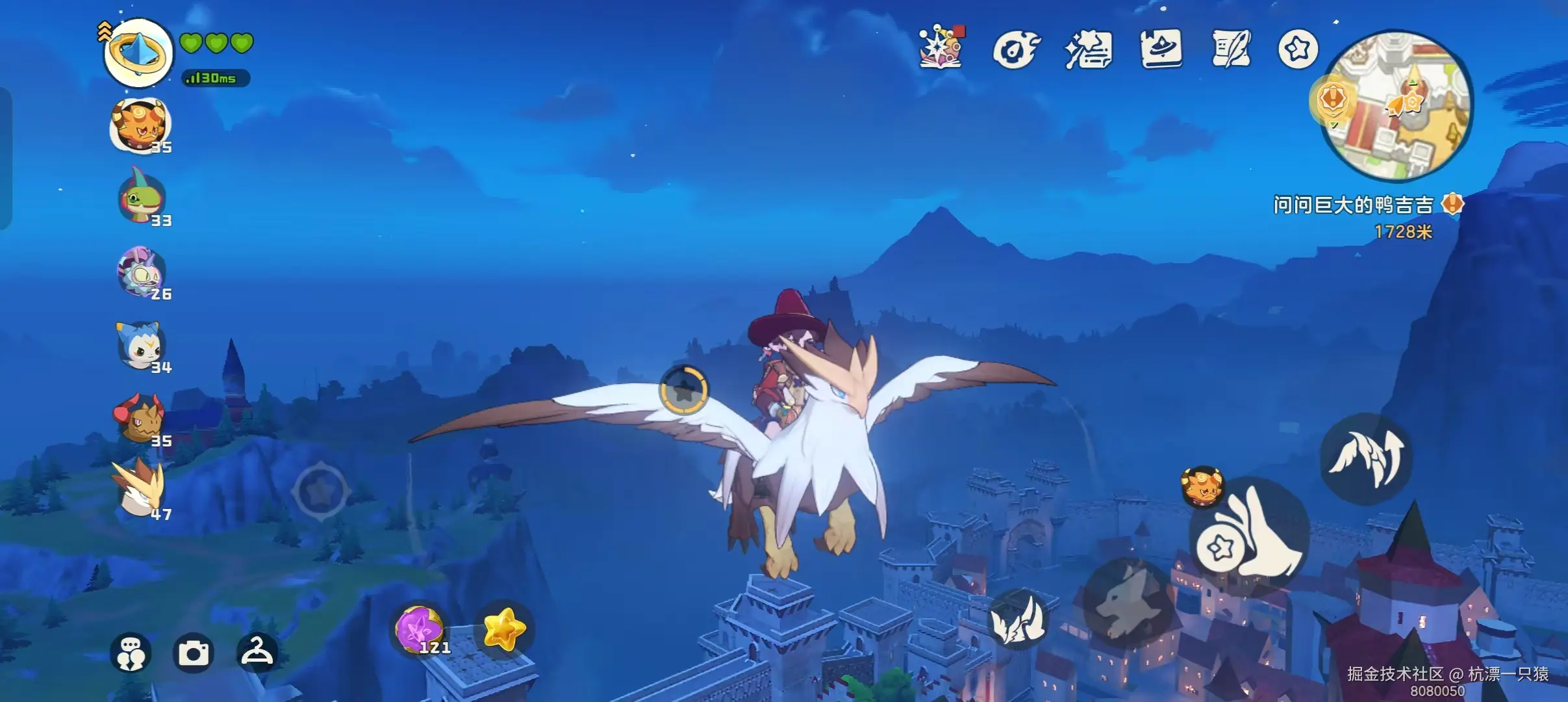The image size is (1568, 702).
Task: Activate the wing ascend button
Action: (x=1365, y=459)
